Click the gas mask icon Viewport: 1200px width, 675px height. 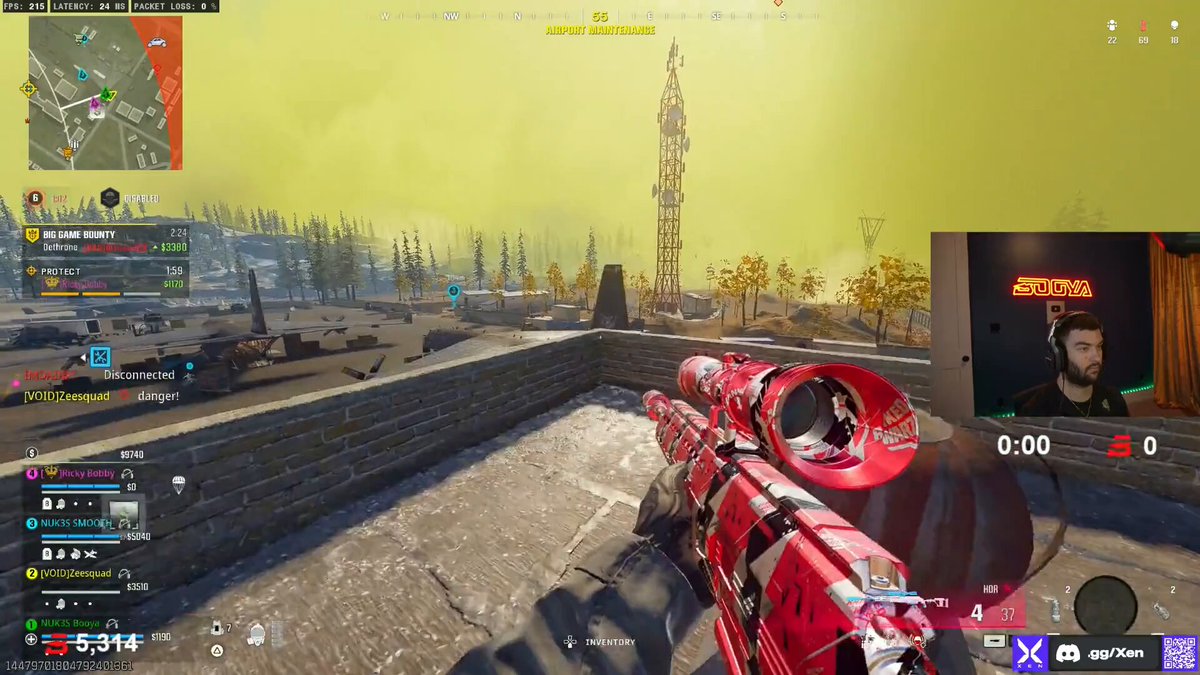click(256, 632)
